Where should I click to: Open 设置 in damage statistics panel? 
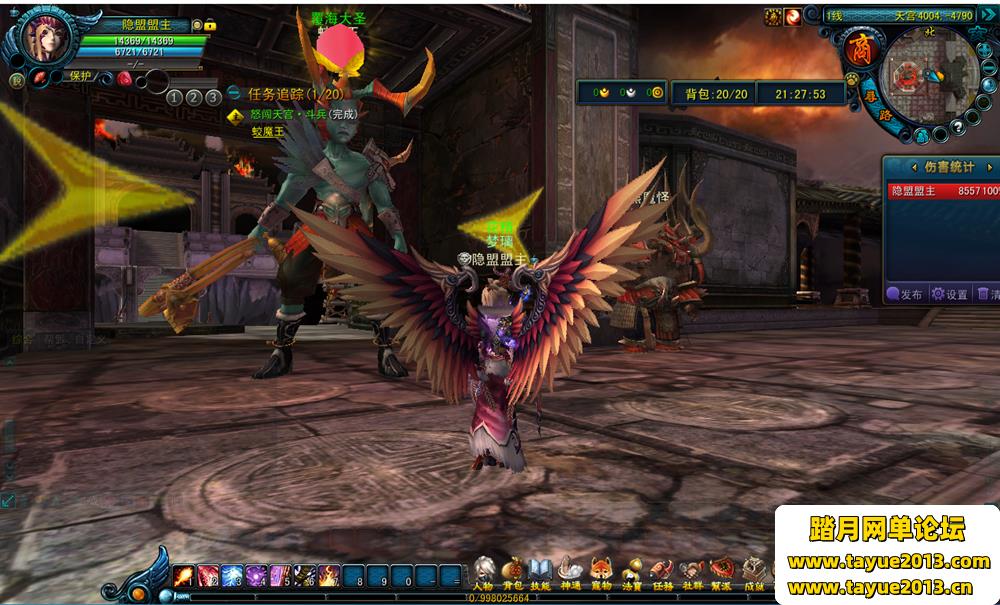950,294
